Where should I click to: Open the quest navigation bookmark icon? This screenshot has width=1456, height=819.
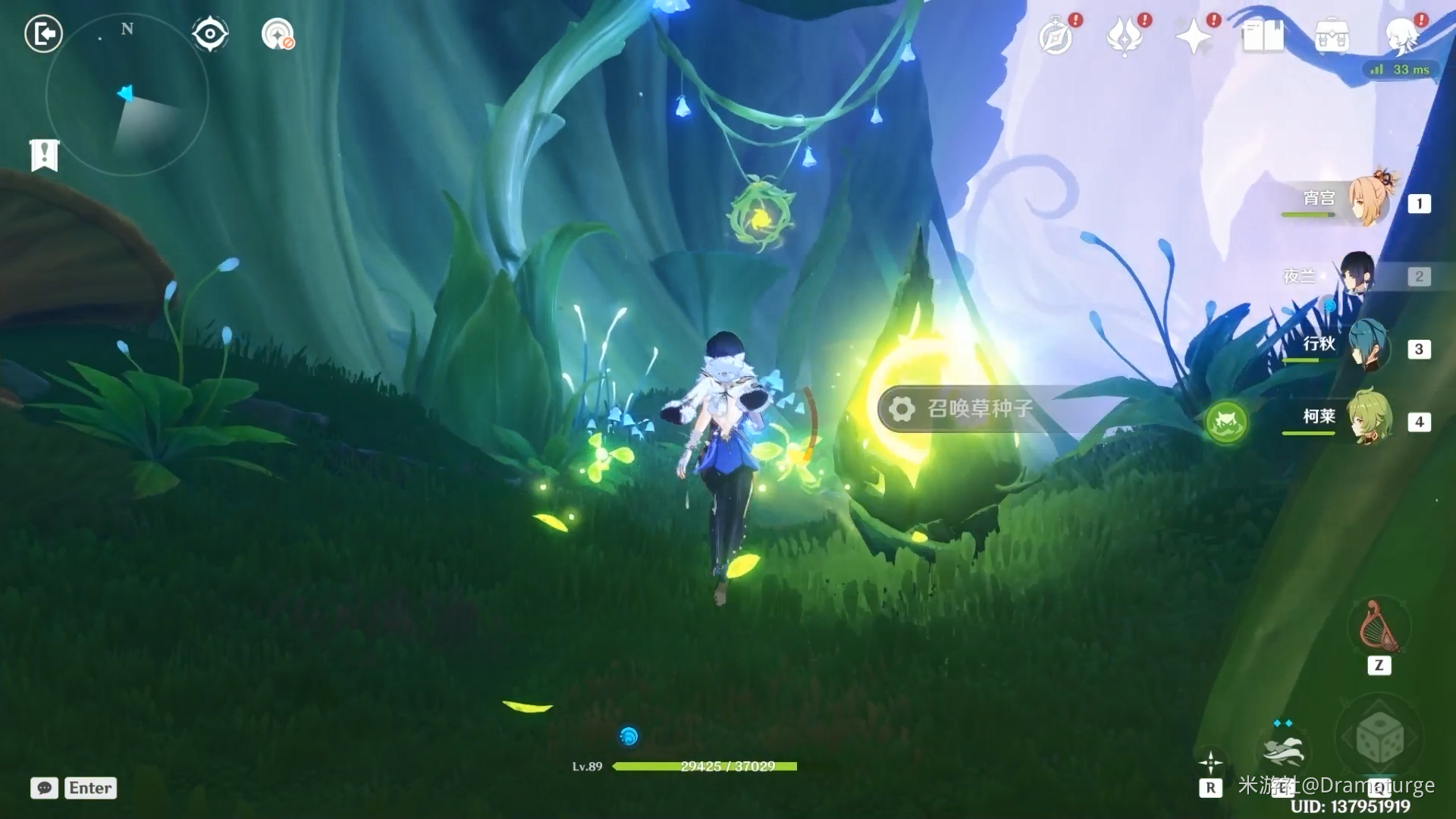[44, 155]
